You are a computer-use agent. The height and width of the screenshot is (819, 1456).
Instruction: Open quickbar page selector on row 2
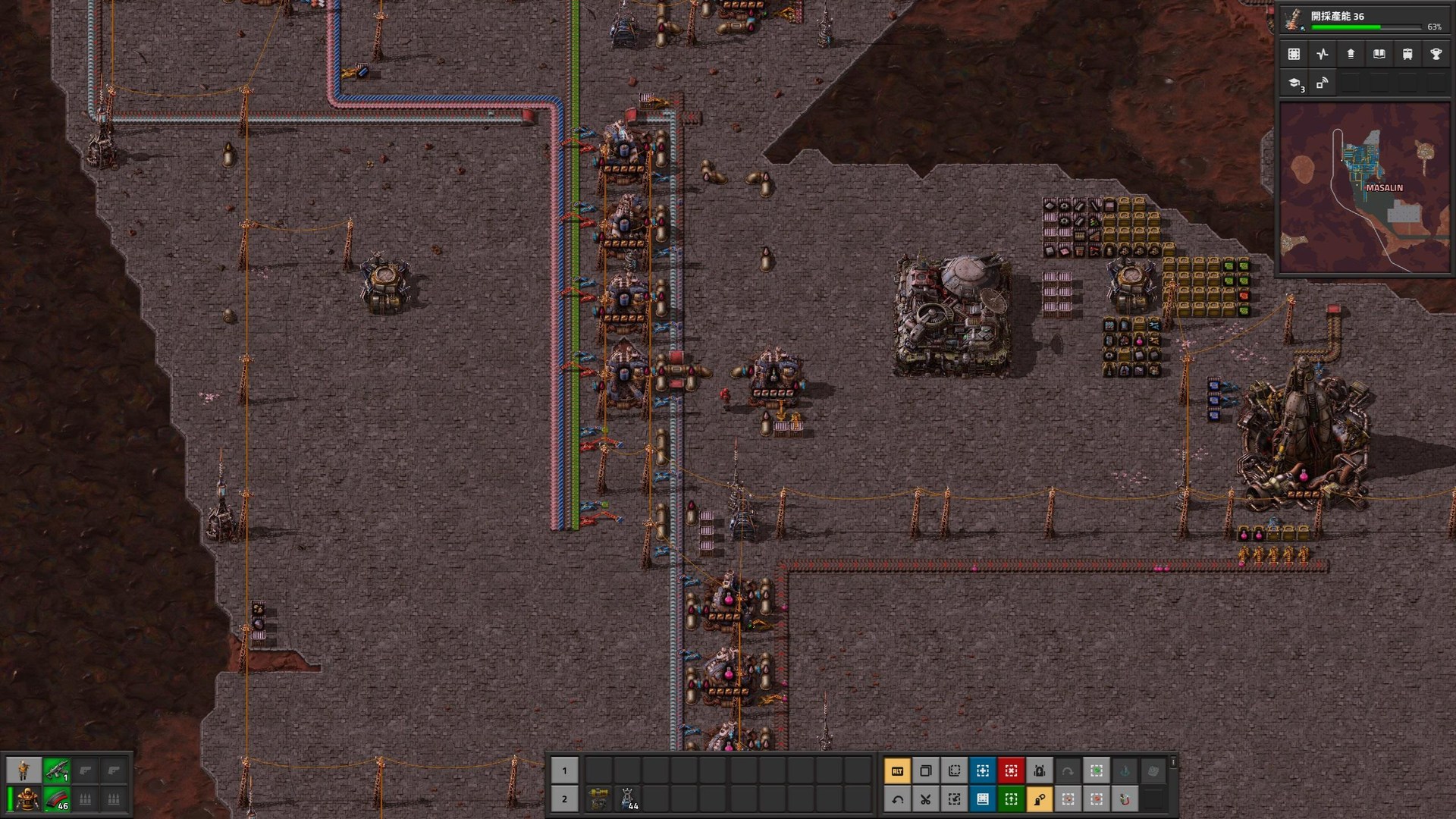(x=564, y=799)
